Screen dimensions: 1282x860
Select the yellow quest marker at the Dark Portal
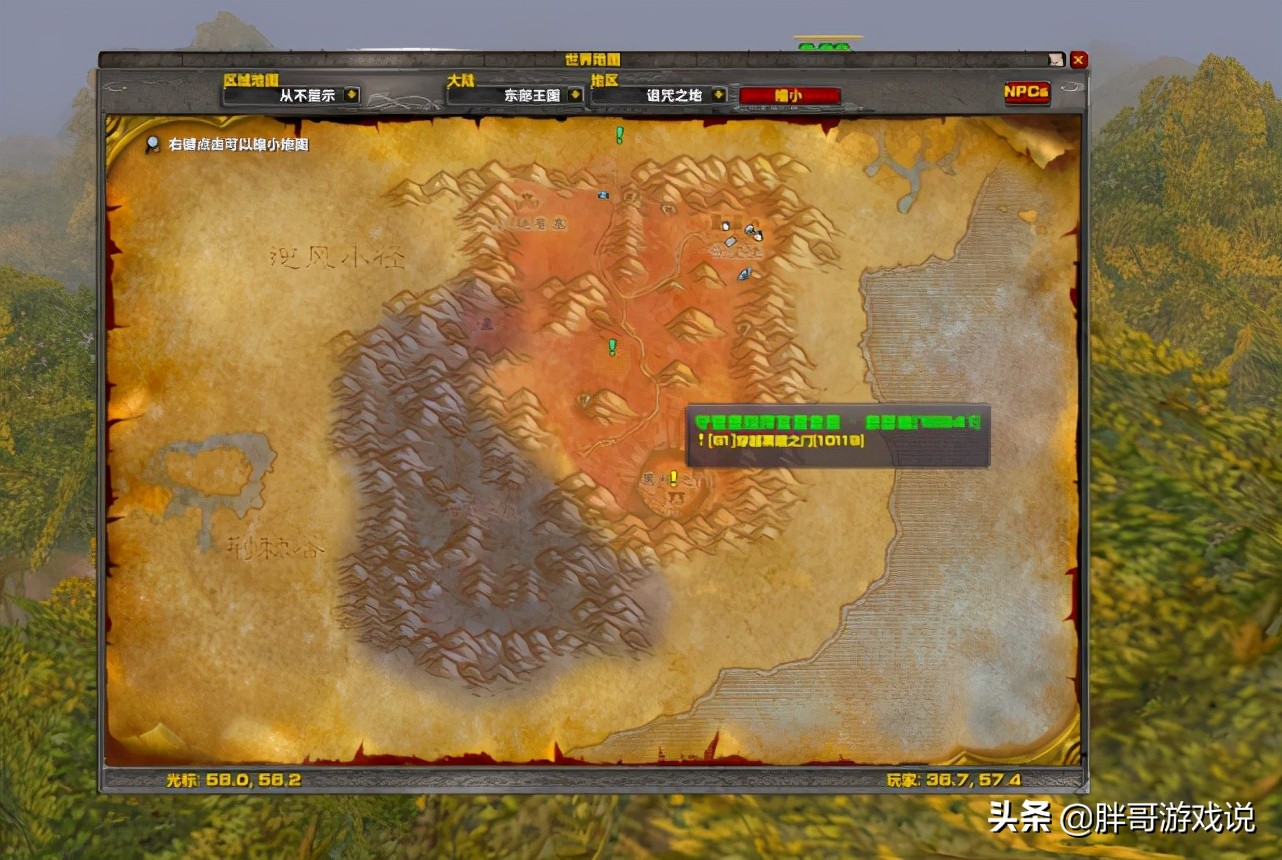(x=674, y=478)
